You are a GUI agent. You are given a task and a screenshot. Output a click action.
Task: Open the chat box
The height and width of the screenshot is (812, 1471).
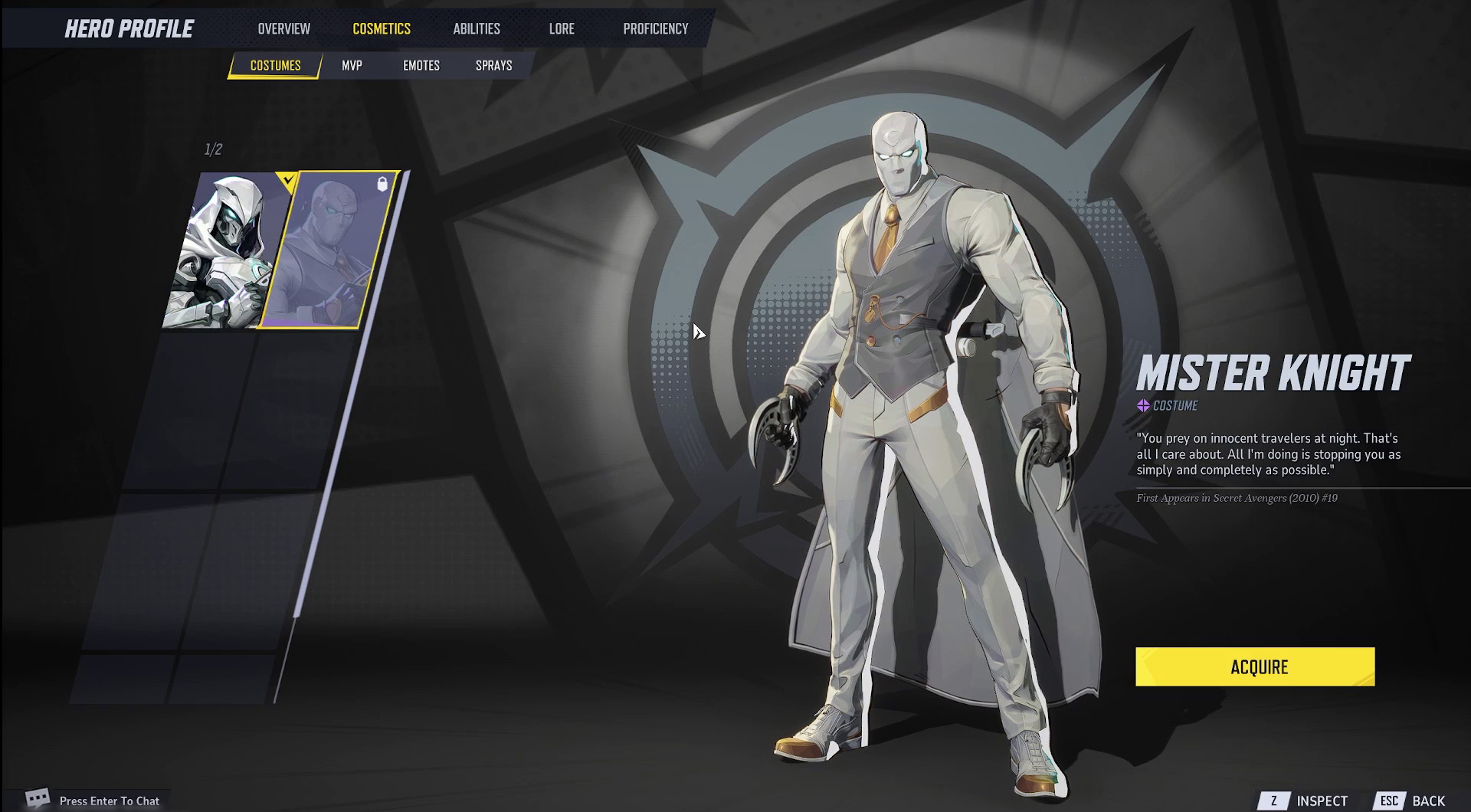(96, 801)
